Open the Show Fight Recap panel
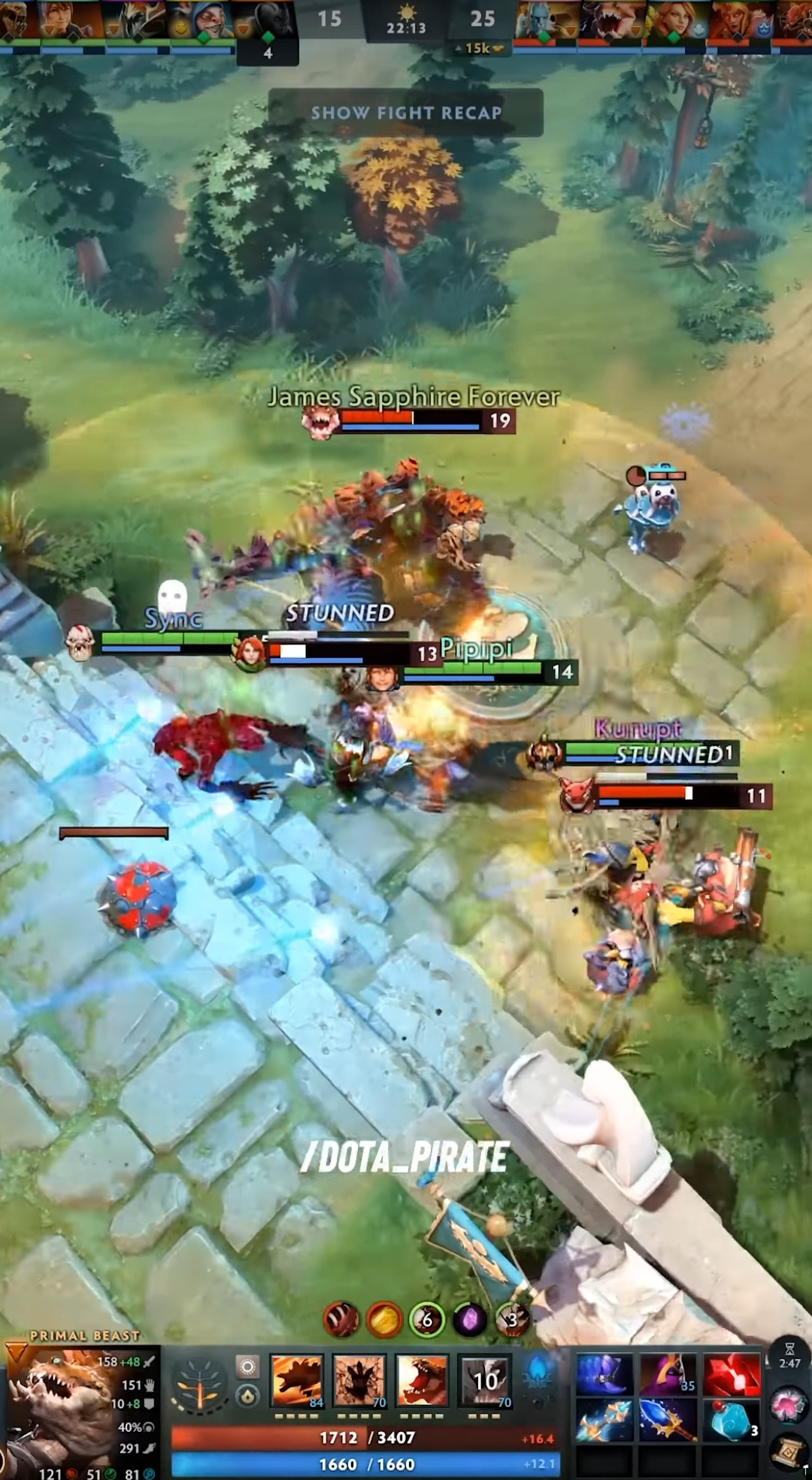Screen dimensions: 812x1480 coord(406,113)
